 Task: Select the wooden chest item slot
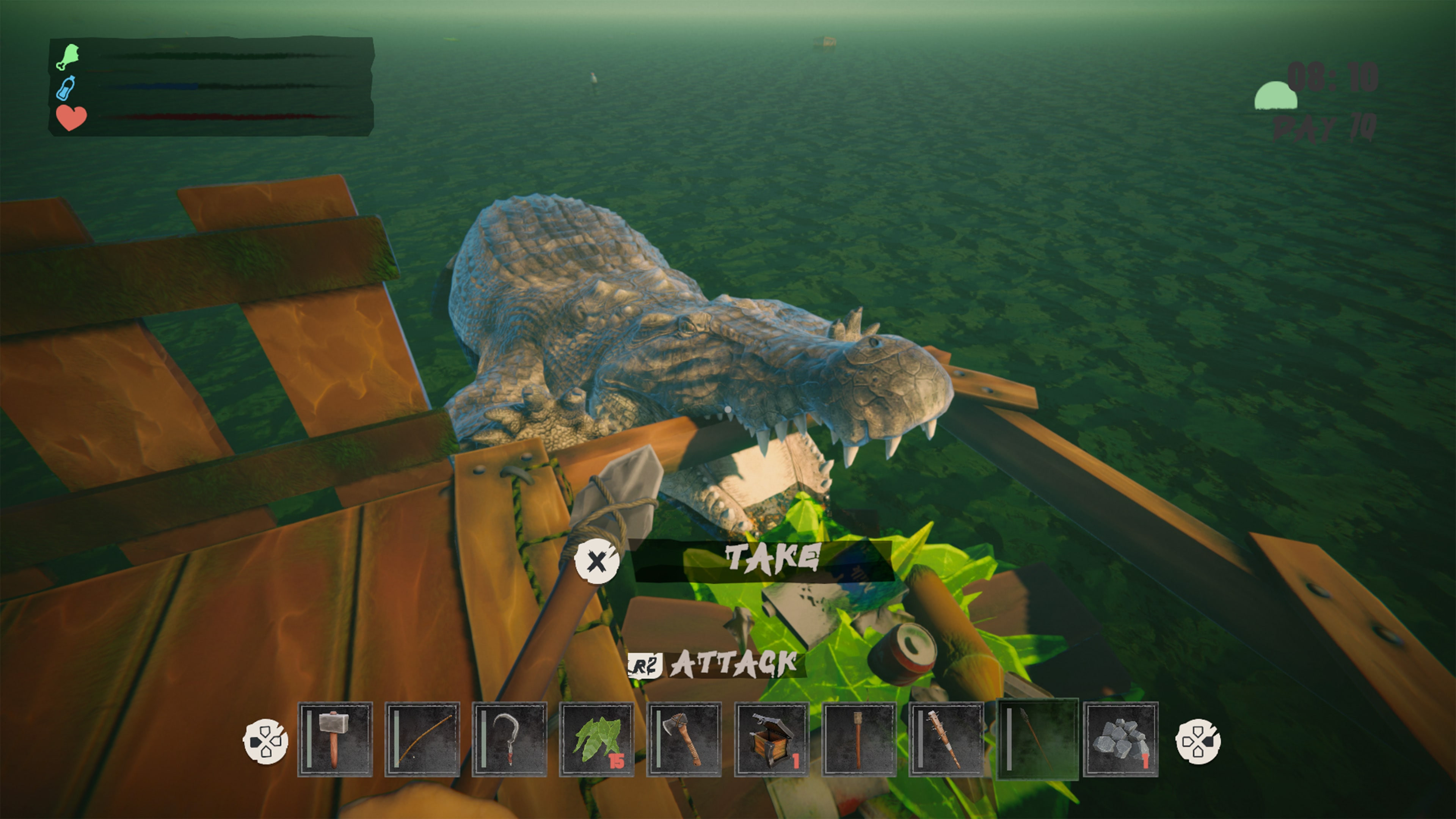coord(772,739)
